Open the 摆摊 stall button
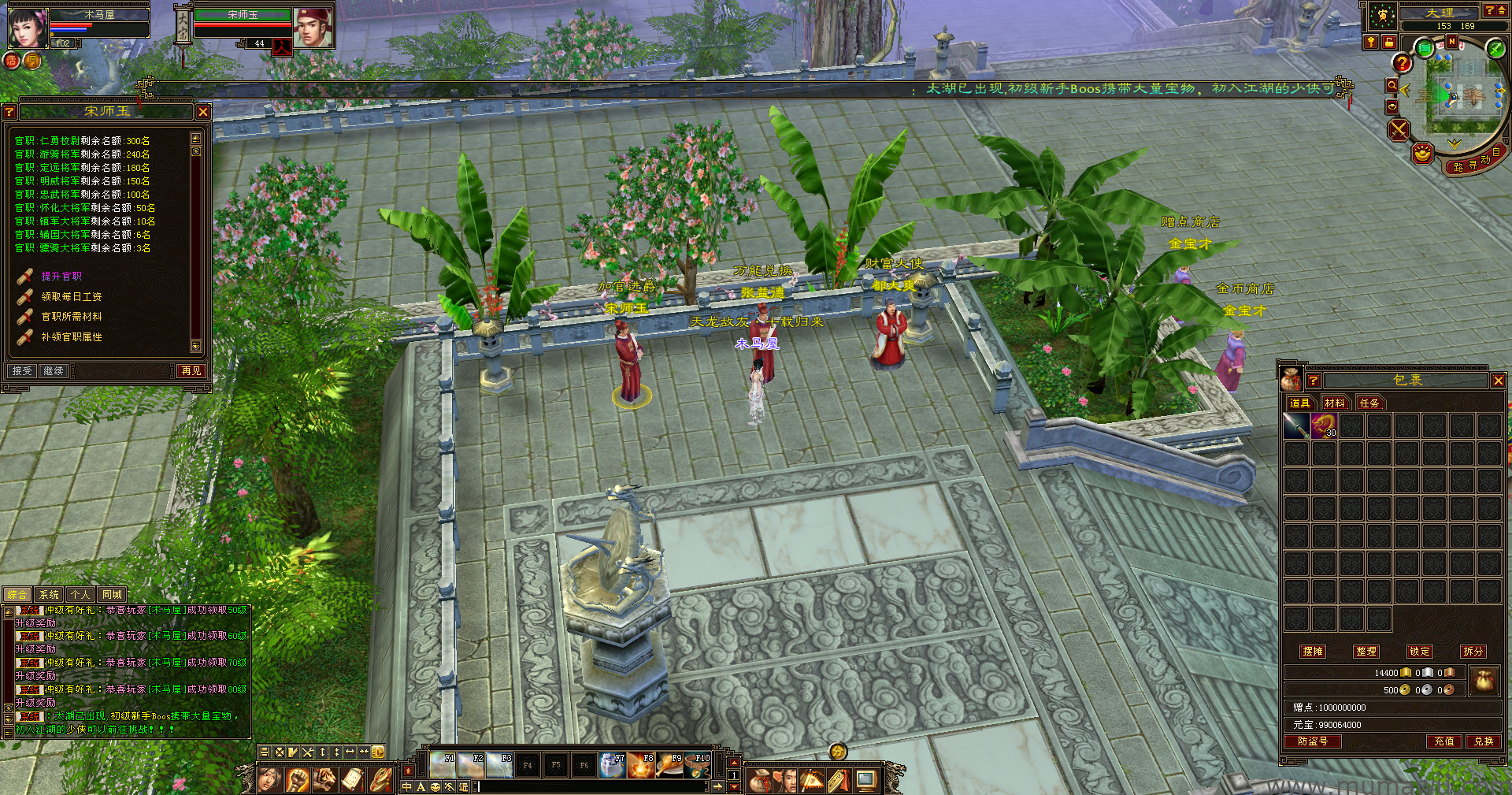 pos(1313,652)
